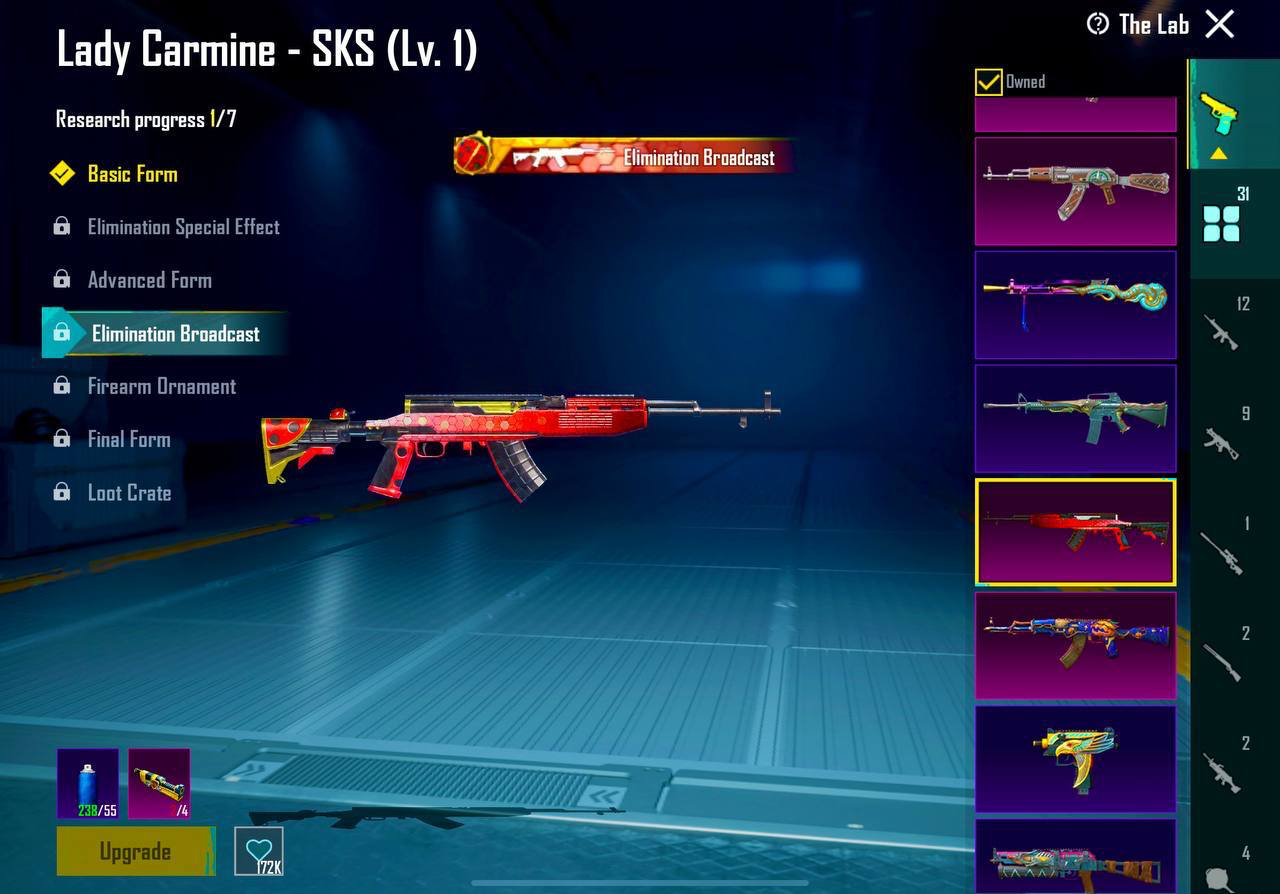Select the Lady Carmine SKS thumbnail
The width and height of the screenshot is (1280, 894).
point(1074,532)
